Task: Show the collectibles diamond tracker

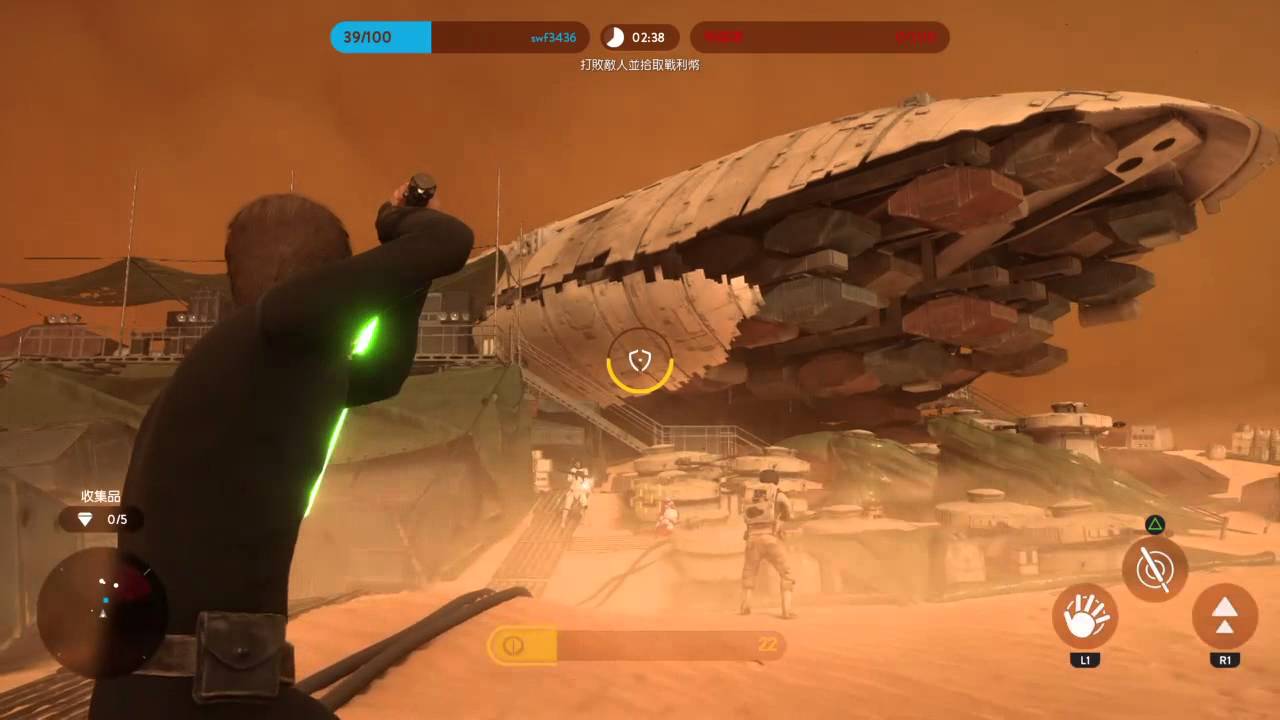Action: [101, 519]
